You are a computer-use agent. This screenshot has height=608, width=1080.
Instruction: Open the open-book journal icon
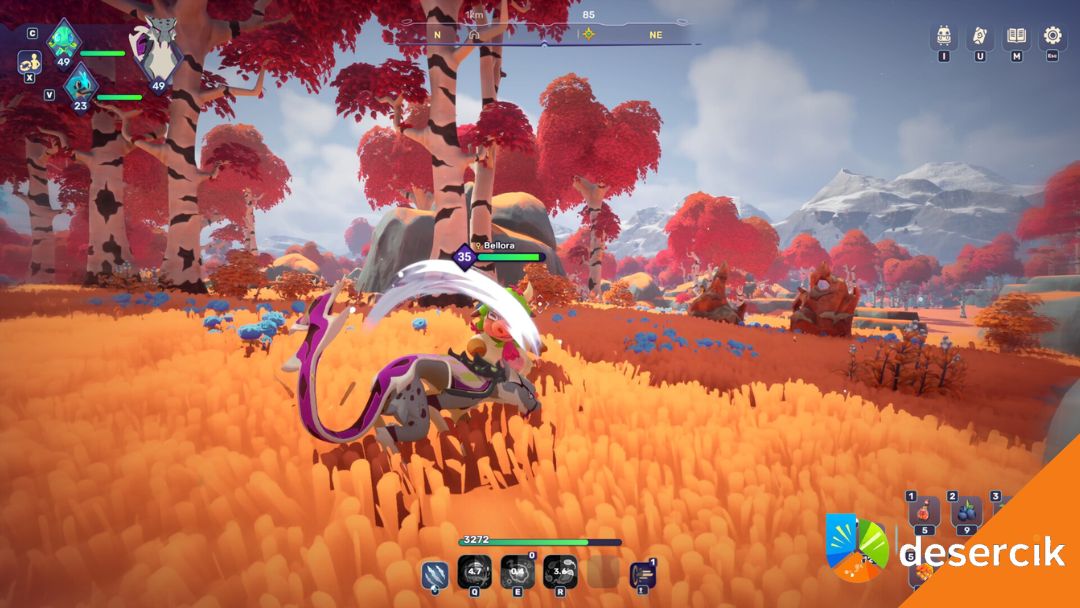[x=1016, y=36]
